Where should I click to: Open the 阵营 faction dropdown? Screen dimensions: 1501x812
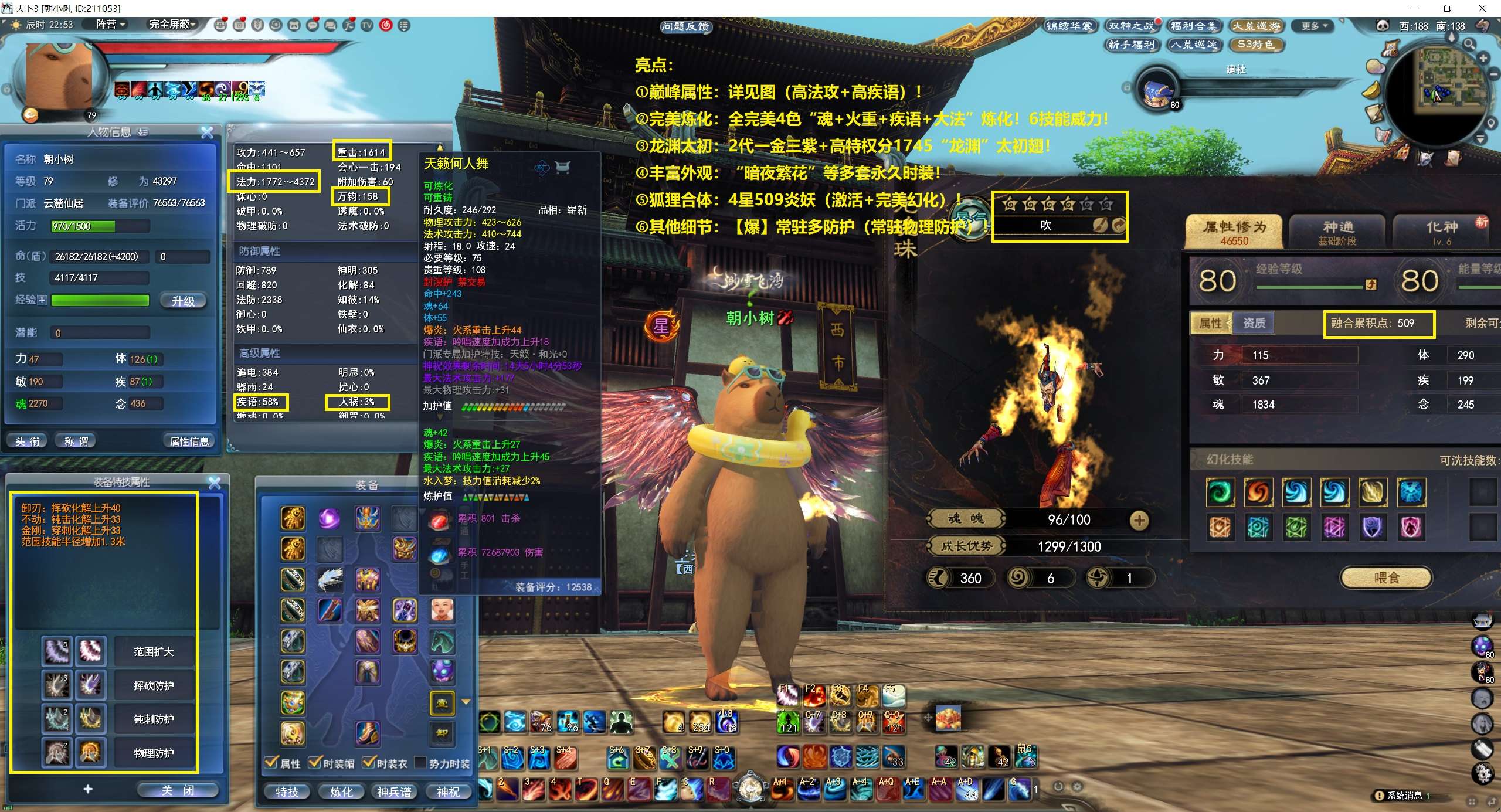(x=111, y=25)
